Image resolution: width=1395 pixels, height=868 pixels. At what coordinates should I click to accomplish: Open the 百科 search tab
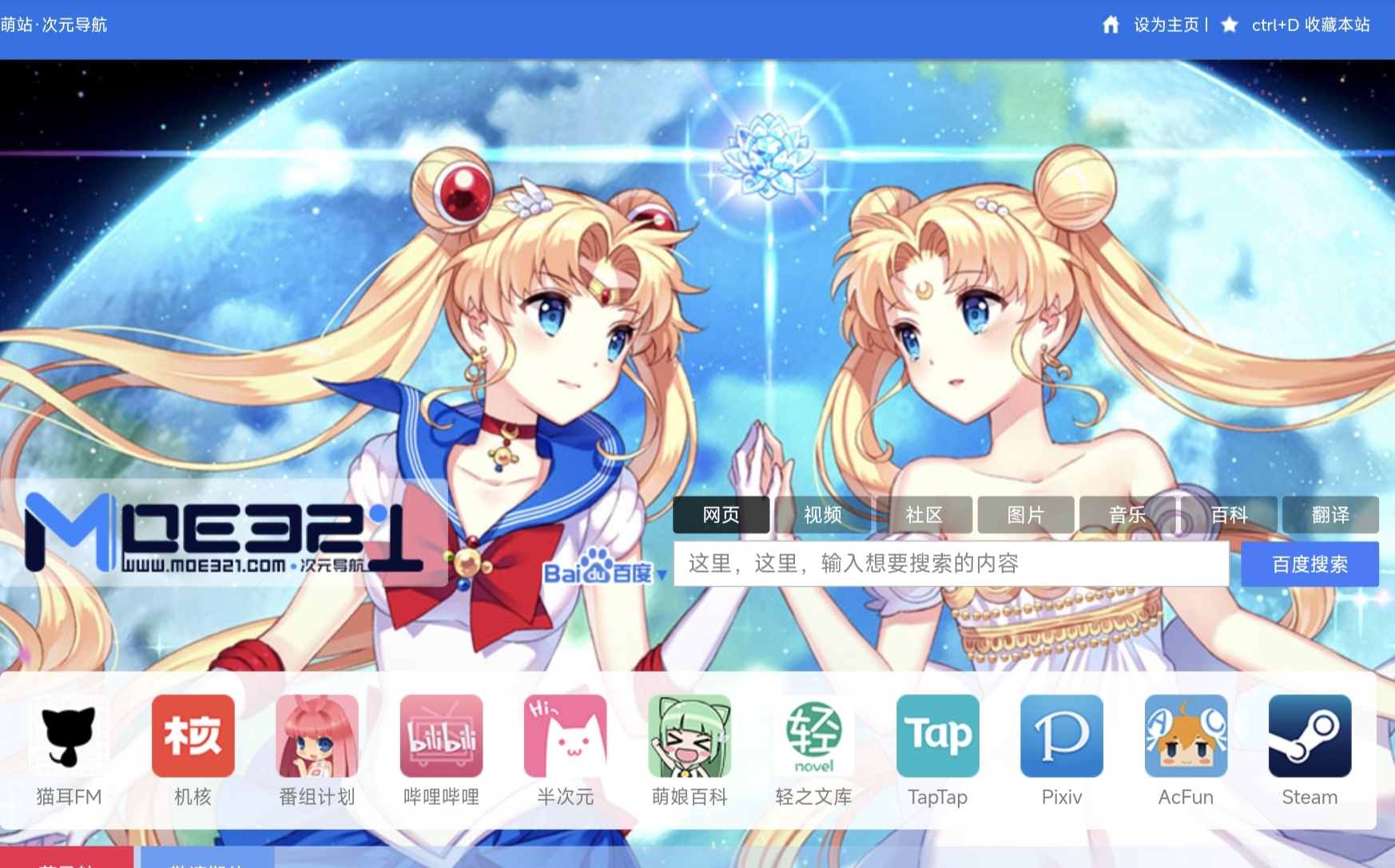[1229, 515]
